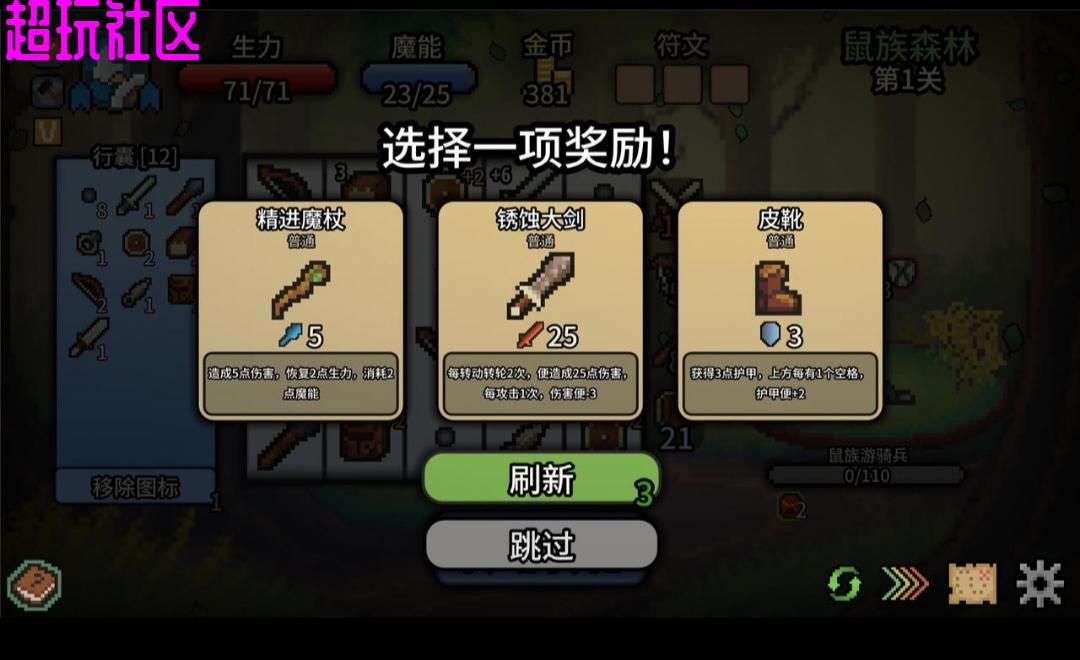
Task: Pick the 皮靴 leather boots reward card
Action: pyautogui.click(x=780, y=310)
